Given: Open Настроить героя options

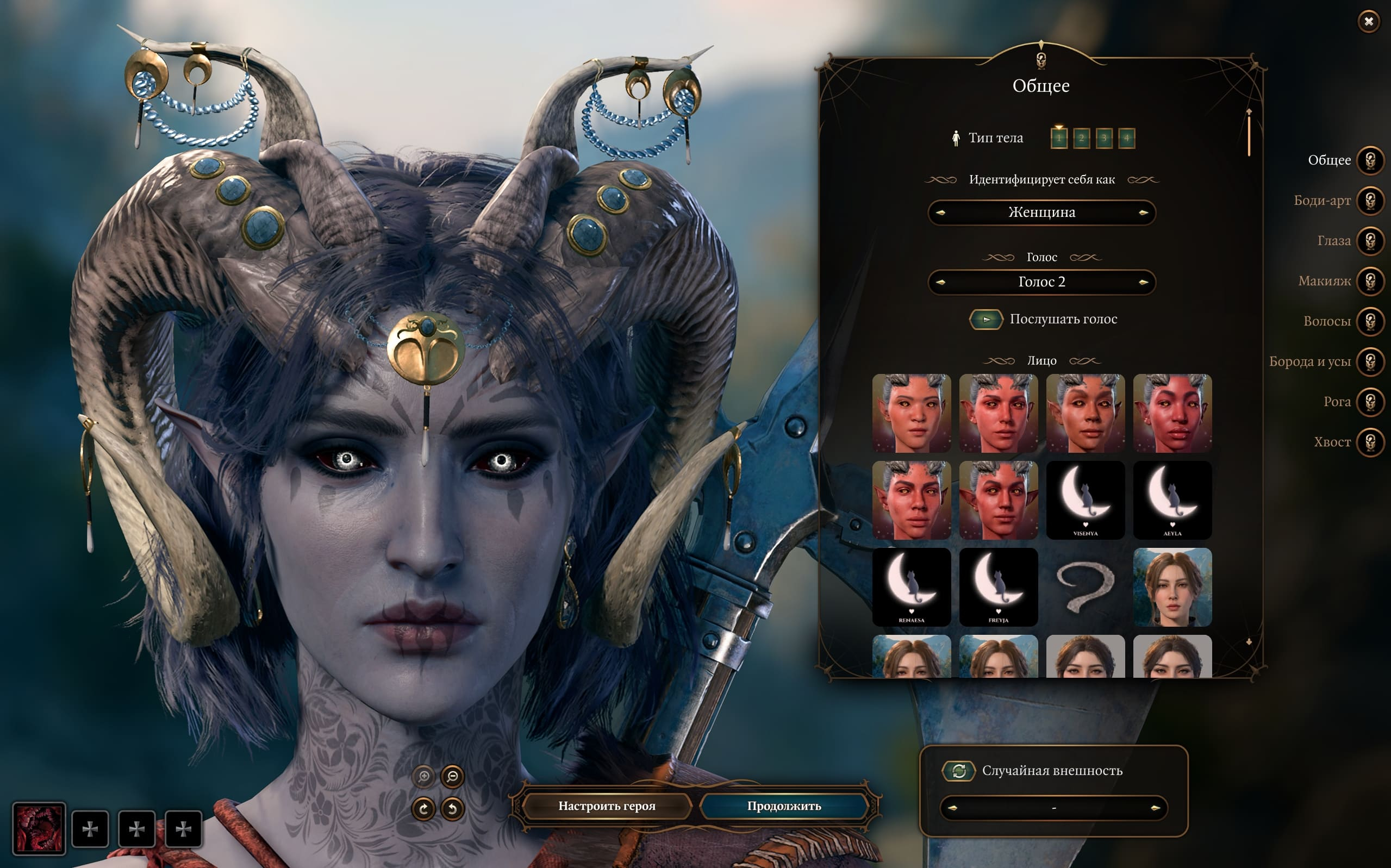Looking at the screenshot, I should 607,806.
